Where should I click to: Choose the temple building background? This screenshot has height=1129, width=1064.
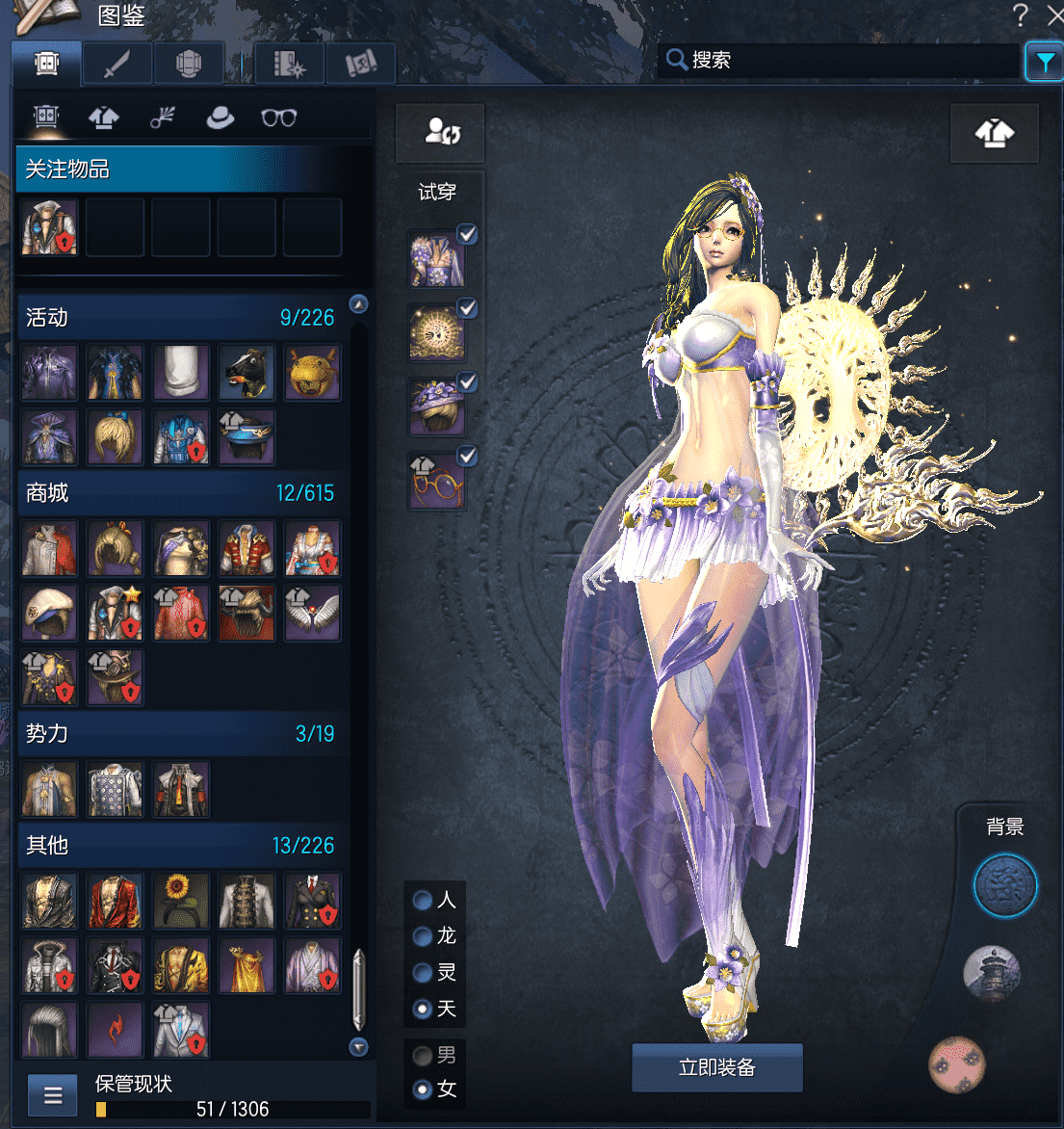click(x=992, y=973)
